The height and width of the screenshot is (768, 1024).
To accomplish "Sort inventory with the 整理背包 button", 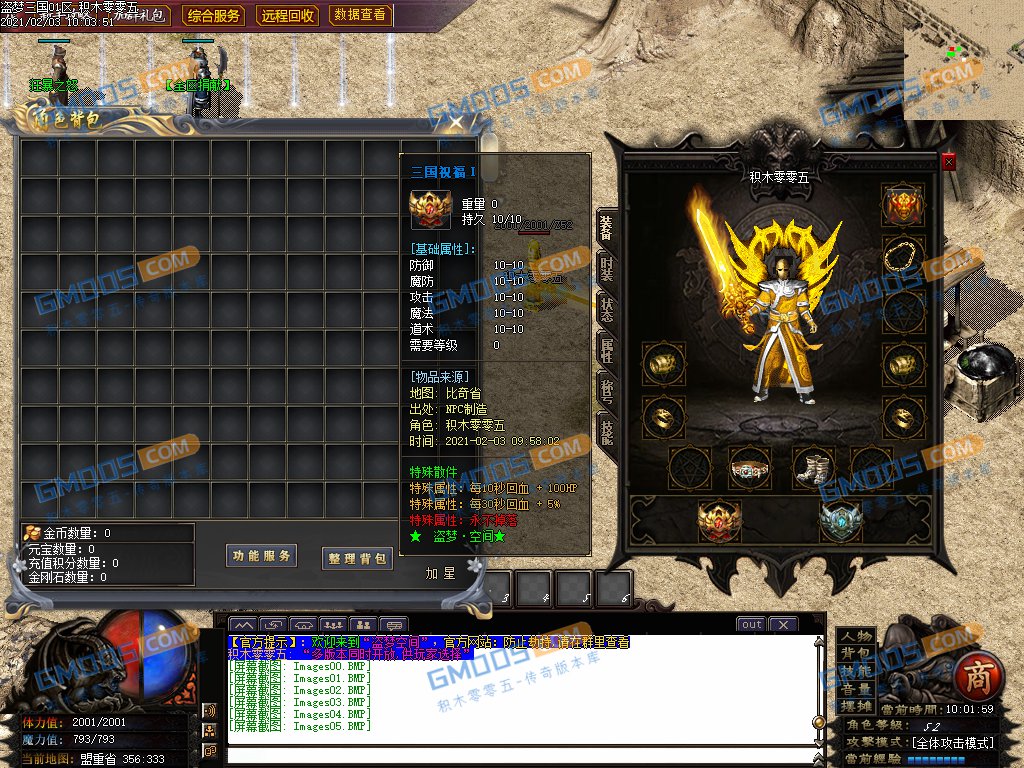I will click(357, 558).
